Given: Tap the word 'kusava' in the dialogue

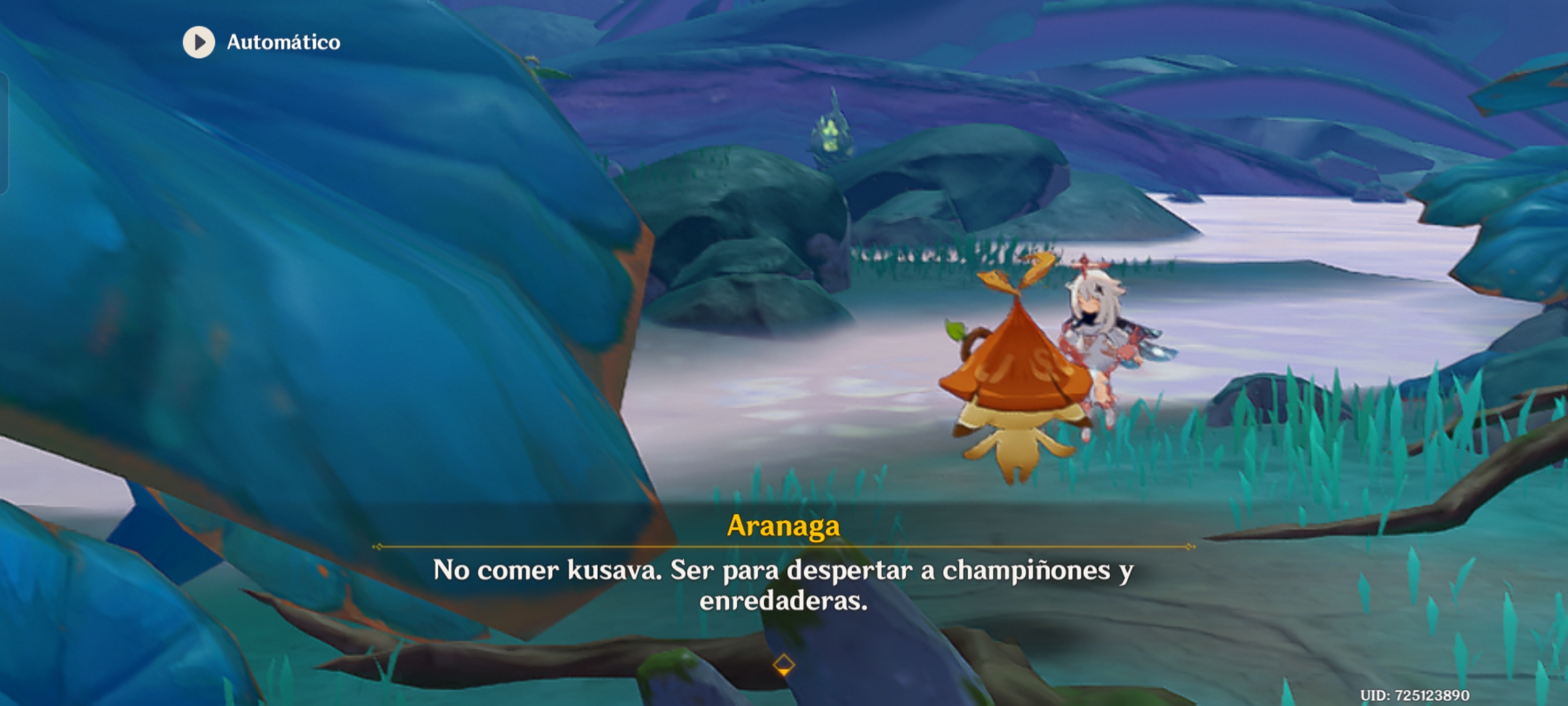Looking at the screenshot, I should pyautogui.click(x=612, y=571).
